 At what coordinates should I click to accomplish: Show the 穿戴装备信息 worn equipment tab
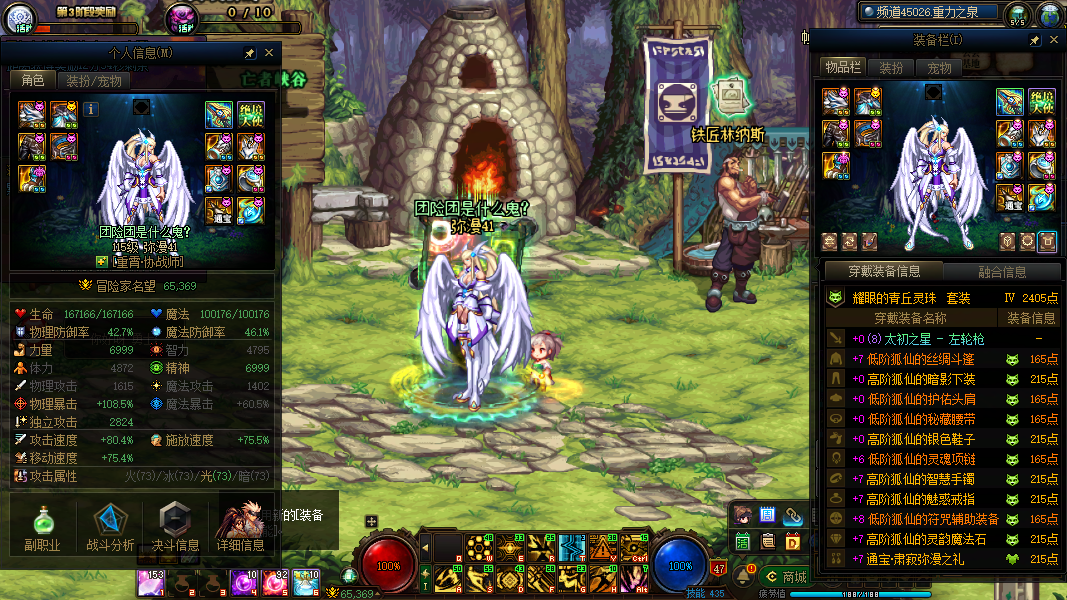(884, 271)
